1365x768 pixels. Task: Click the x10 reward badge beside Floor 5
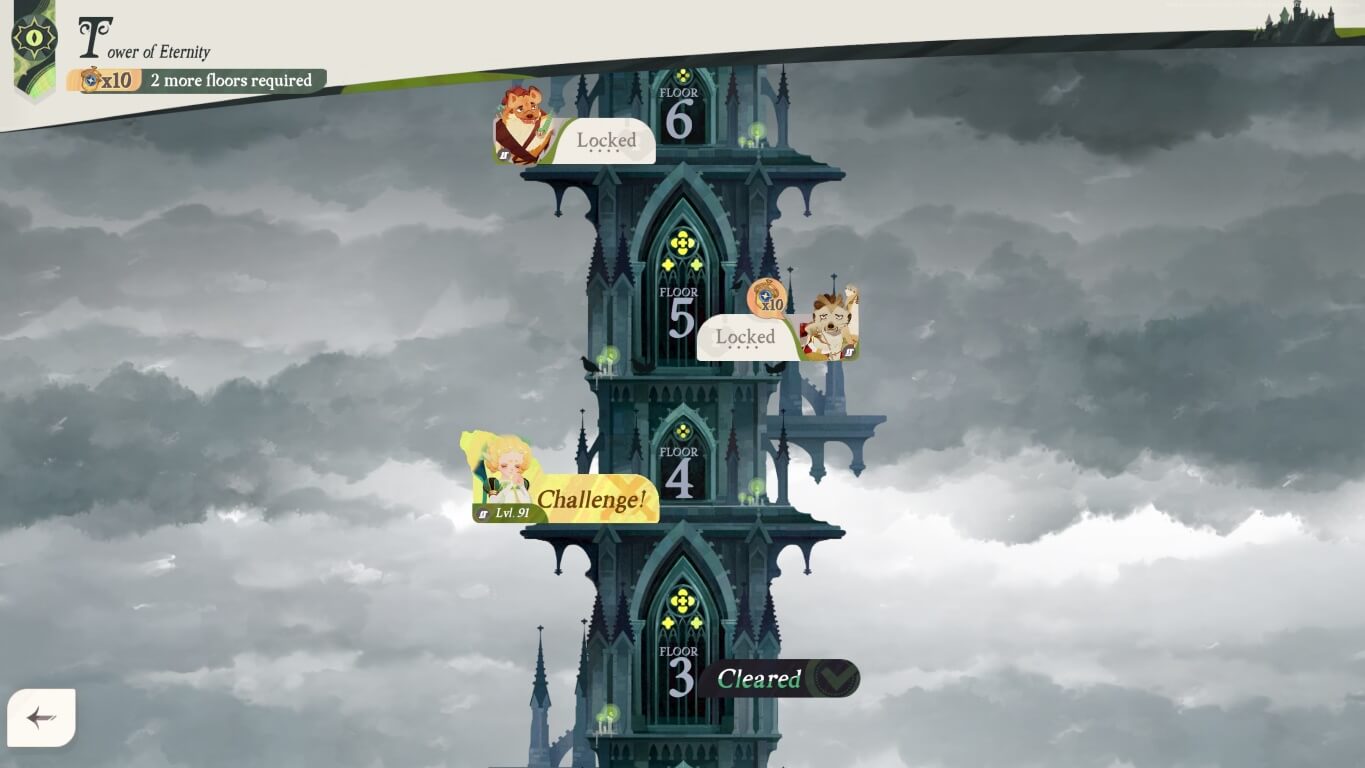coord(764,297)
